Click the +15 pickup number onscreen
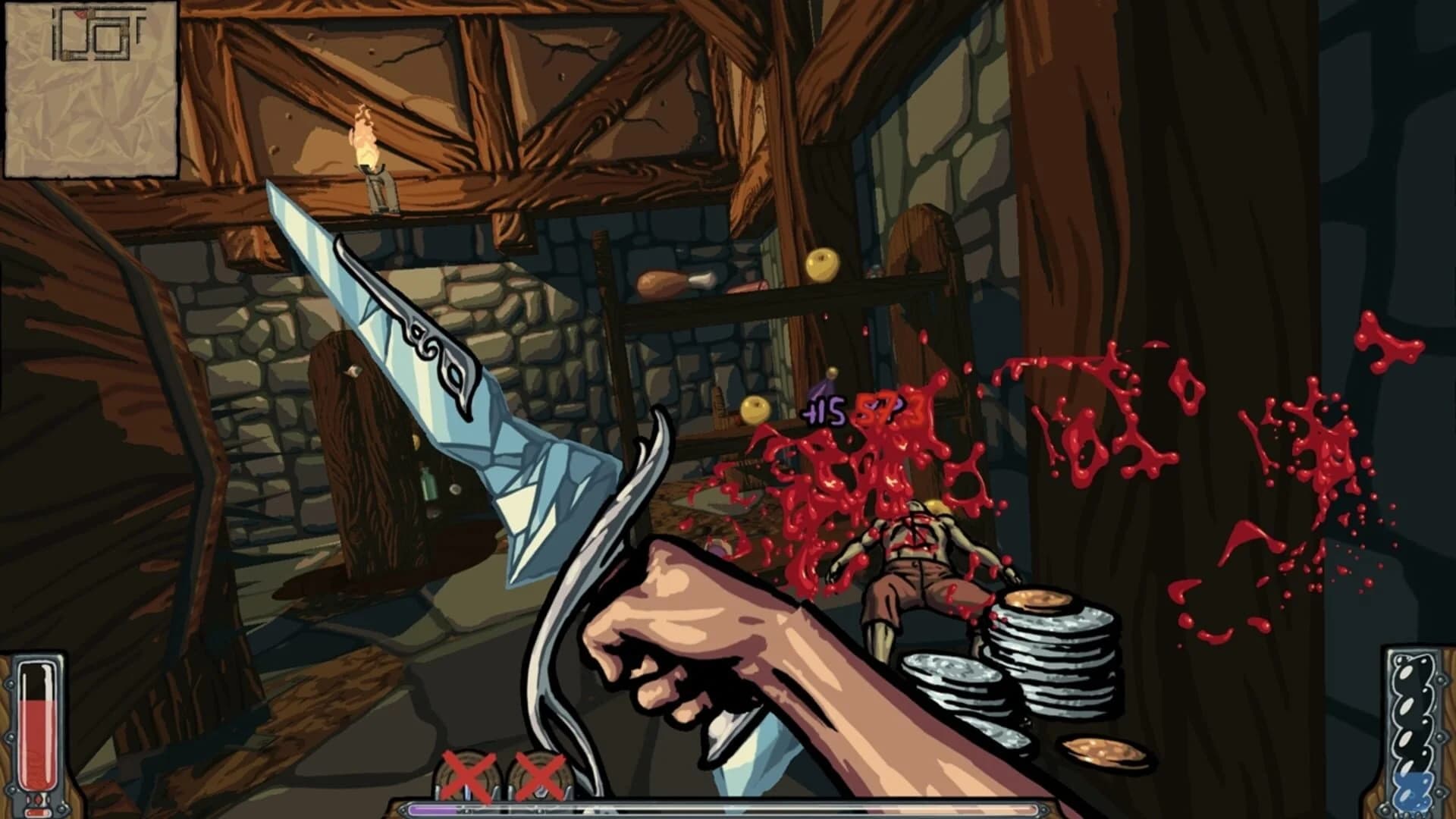Screen dimensions: 1456x819 click(x=823, y=411)
